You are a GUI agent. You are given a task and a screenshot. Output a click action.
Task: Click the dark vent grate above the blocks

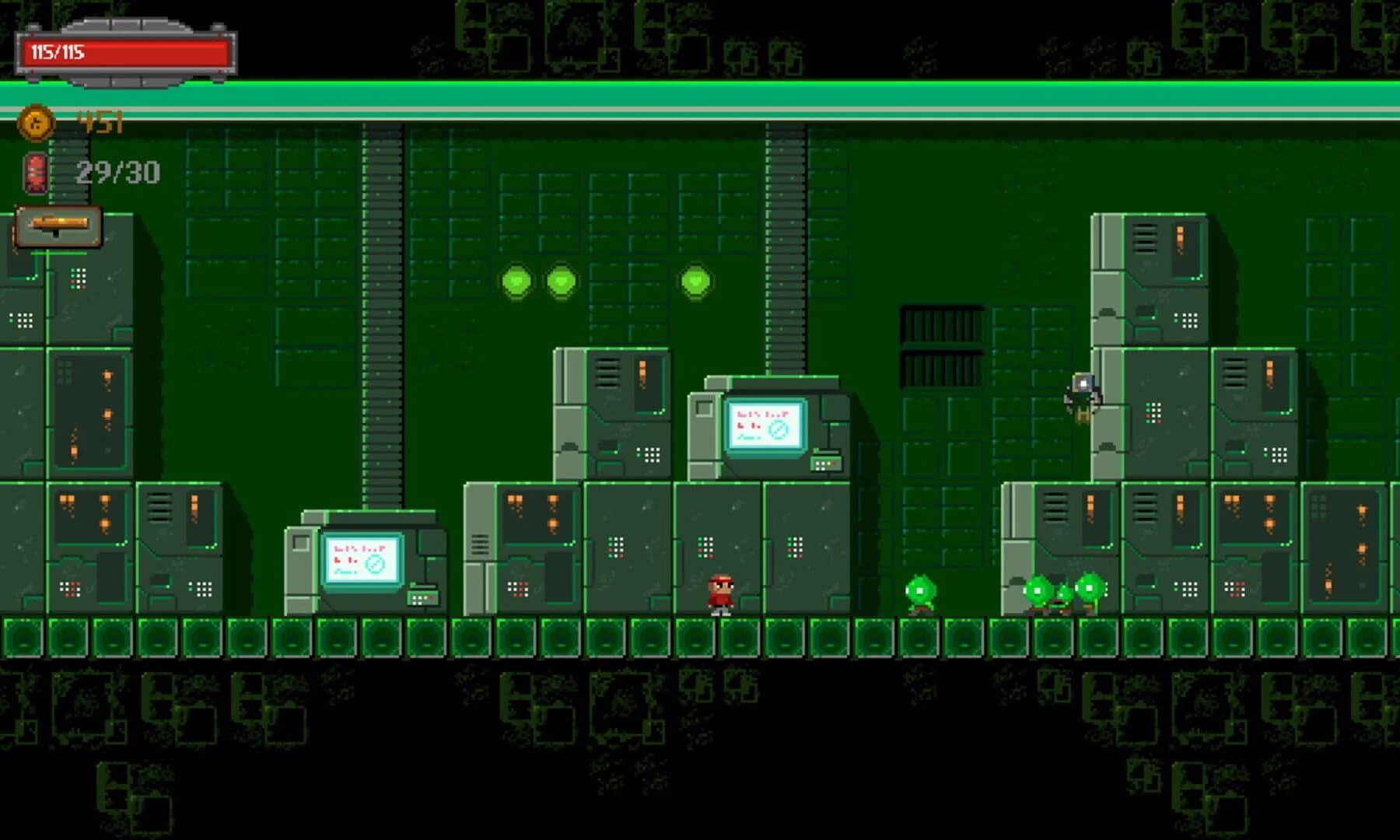[941, 327]
